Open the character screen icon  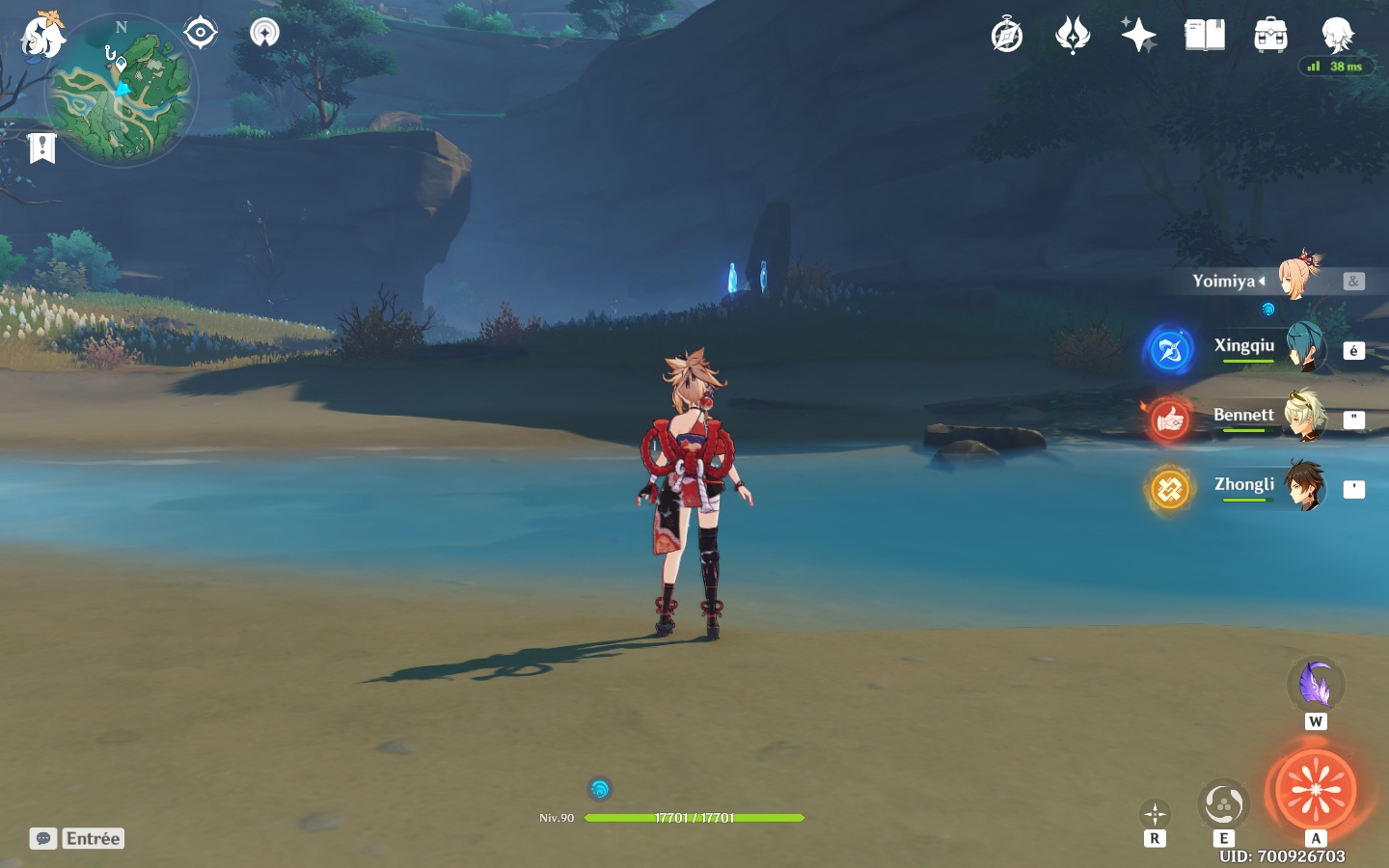[x=1337, y=36]
